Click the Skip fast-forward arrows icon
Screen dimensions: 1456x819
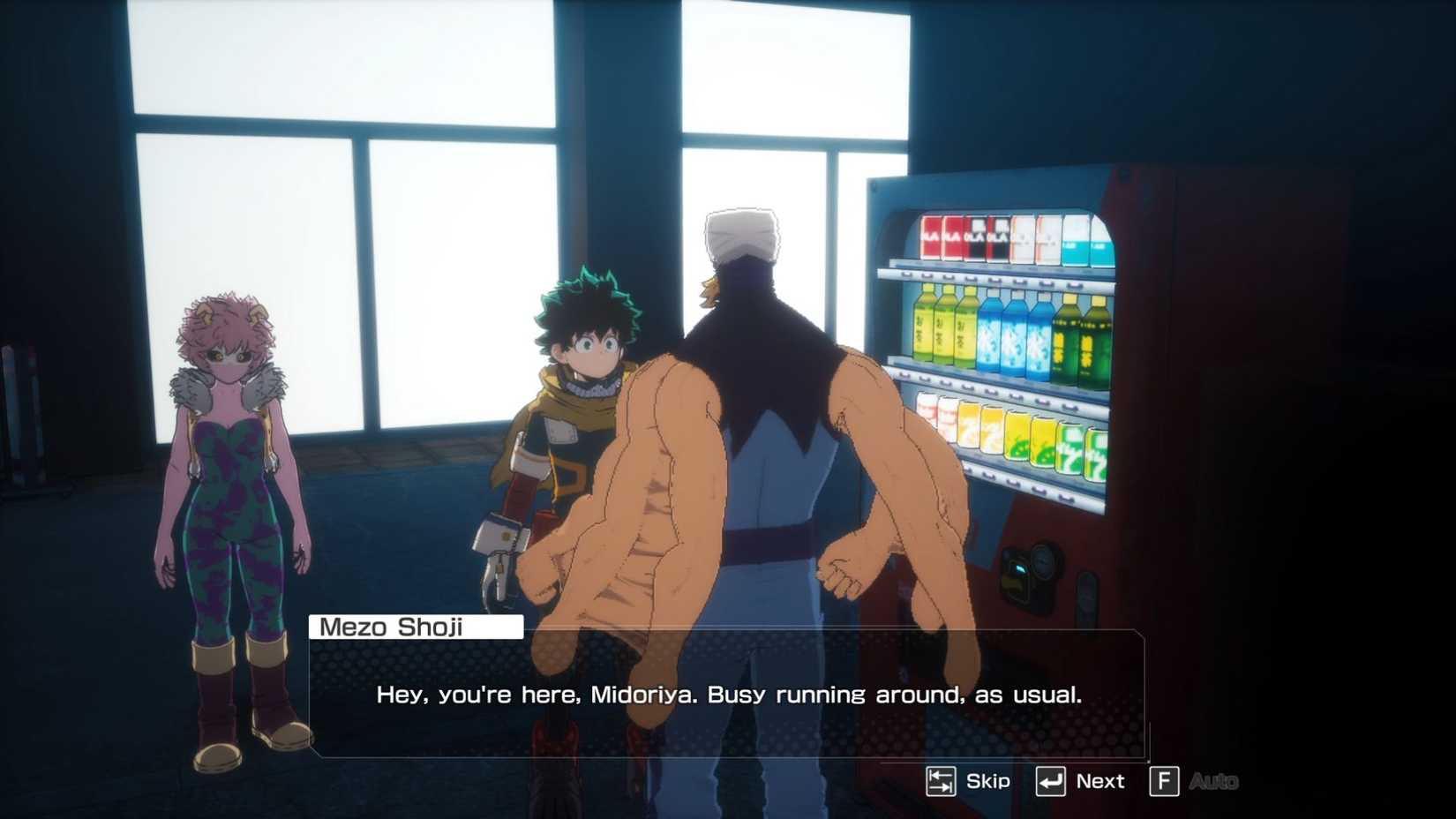click(942, 780)
